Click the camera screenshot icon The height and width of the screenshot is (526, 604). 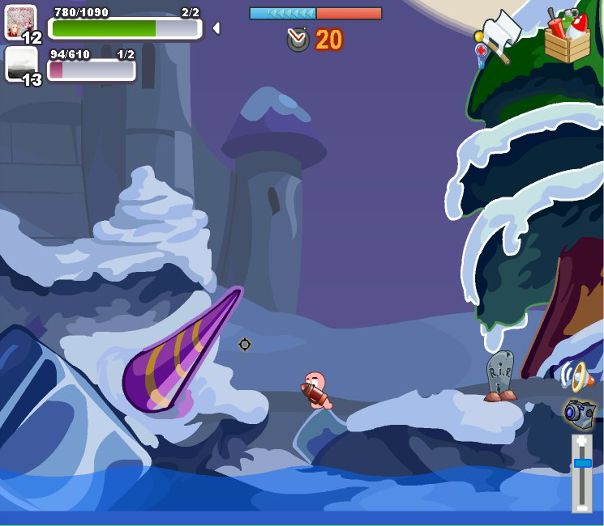pyautogui.click(x=579, y=411)
